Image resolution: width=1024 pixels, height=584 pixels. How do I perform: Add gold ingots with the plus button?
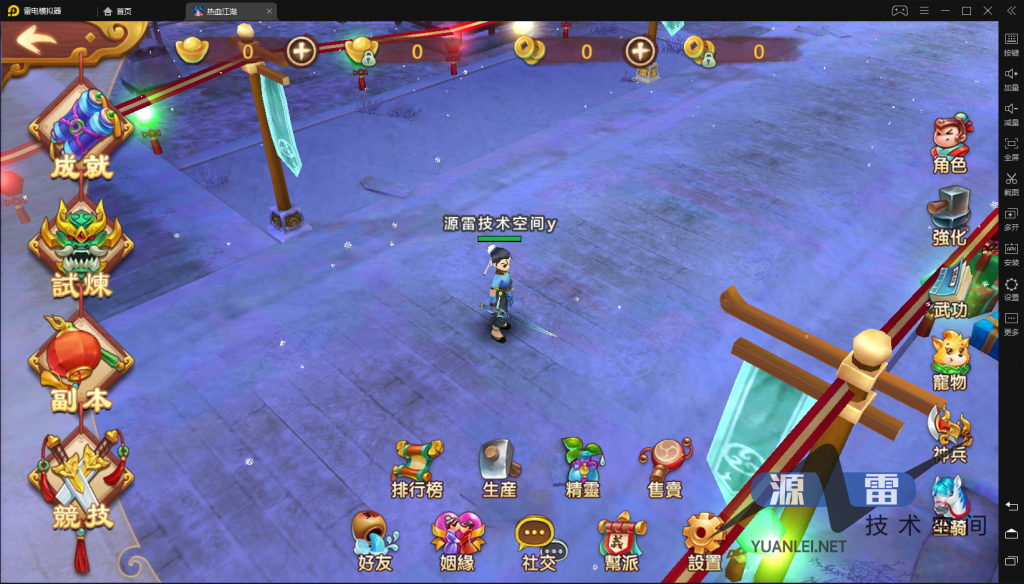(x=301, y=50)
